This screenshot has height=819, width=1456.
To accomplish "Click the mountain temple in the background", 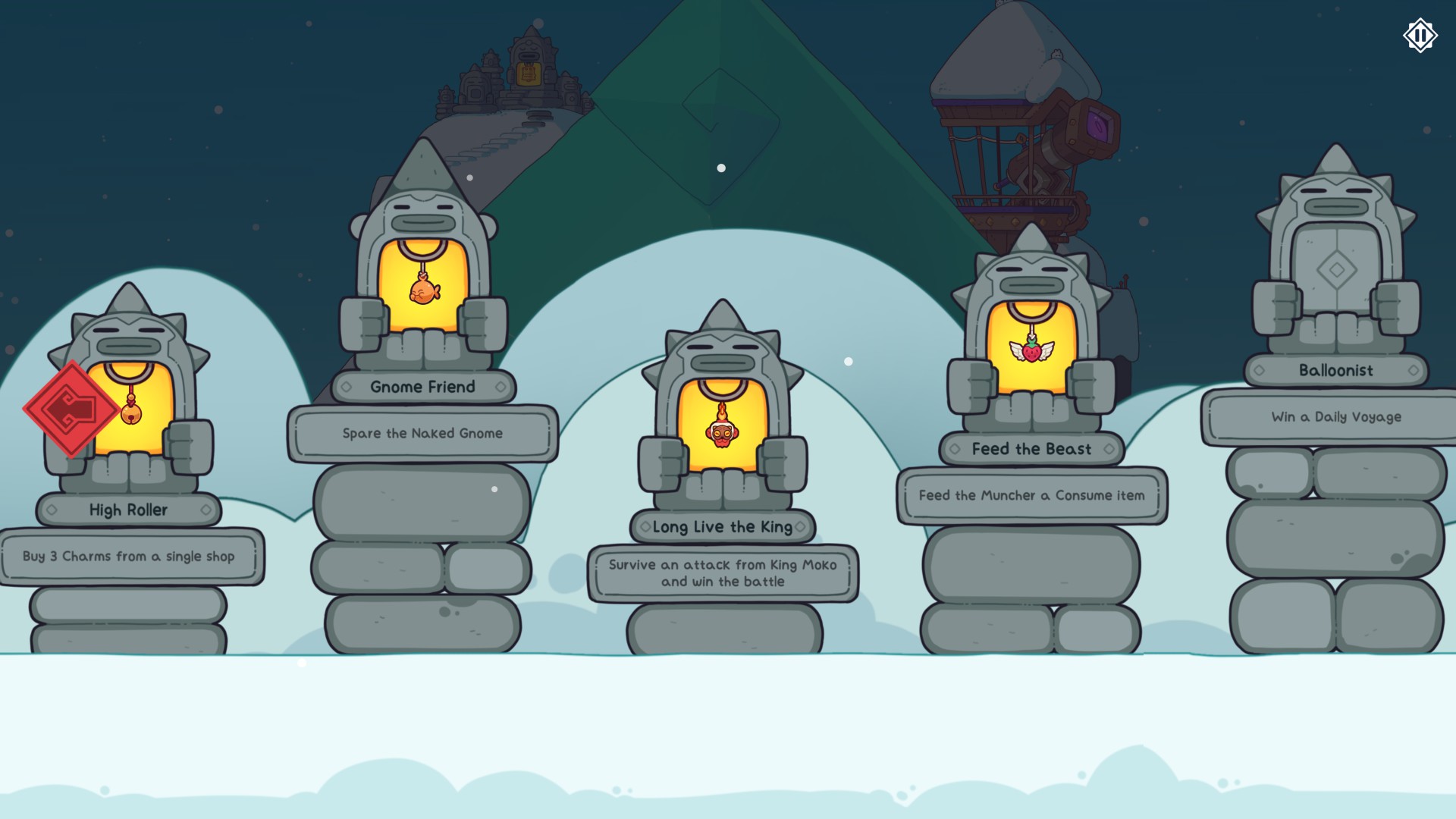I will click(531, 64).
